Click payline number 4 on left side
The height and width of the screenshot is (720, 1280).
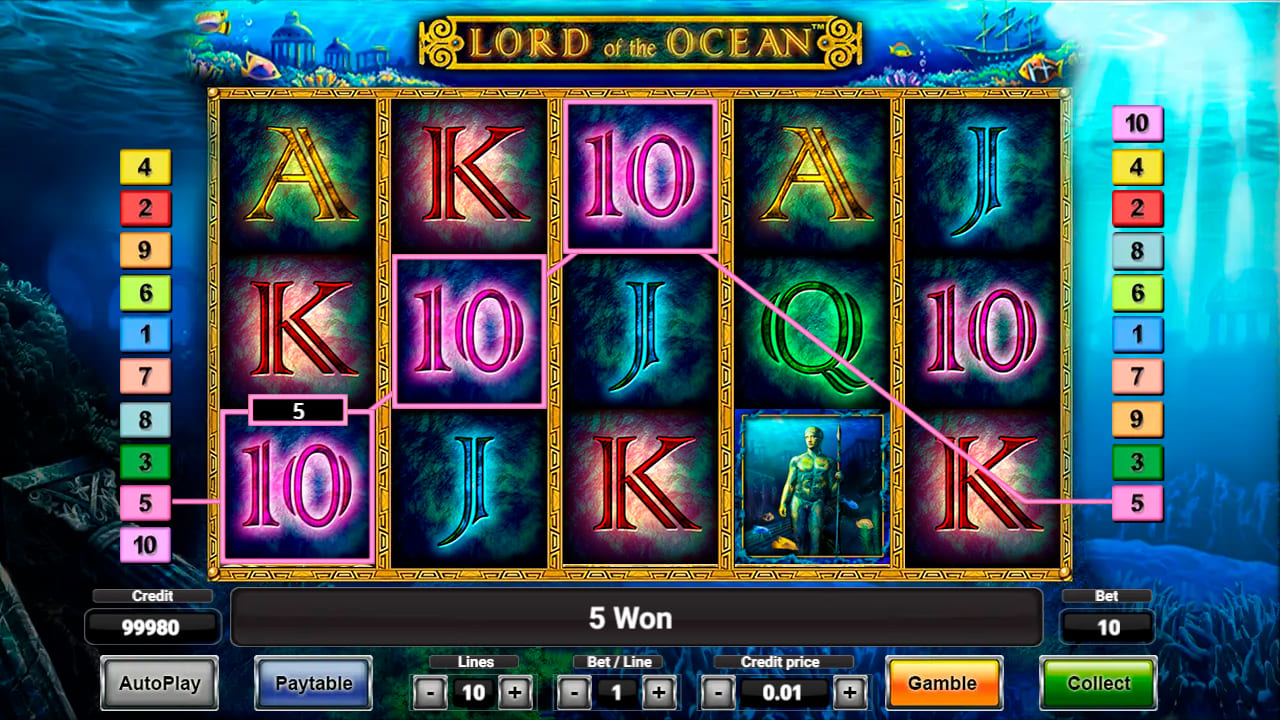click(144, 167)
